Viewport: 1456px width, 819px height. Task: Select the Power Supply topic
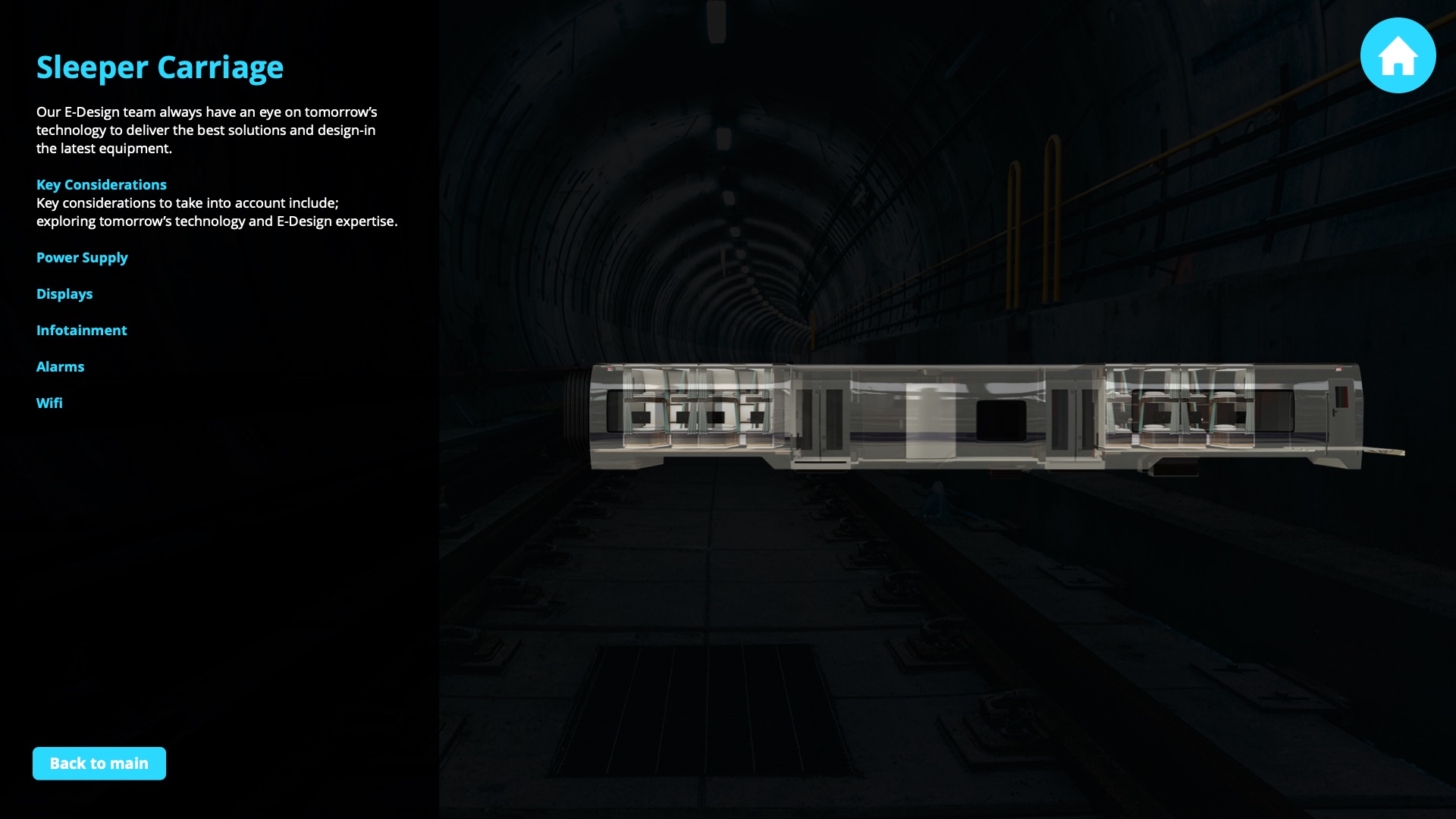[82, 258]
